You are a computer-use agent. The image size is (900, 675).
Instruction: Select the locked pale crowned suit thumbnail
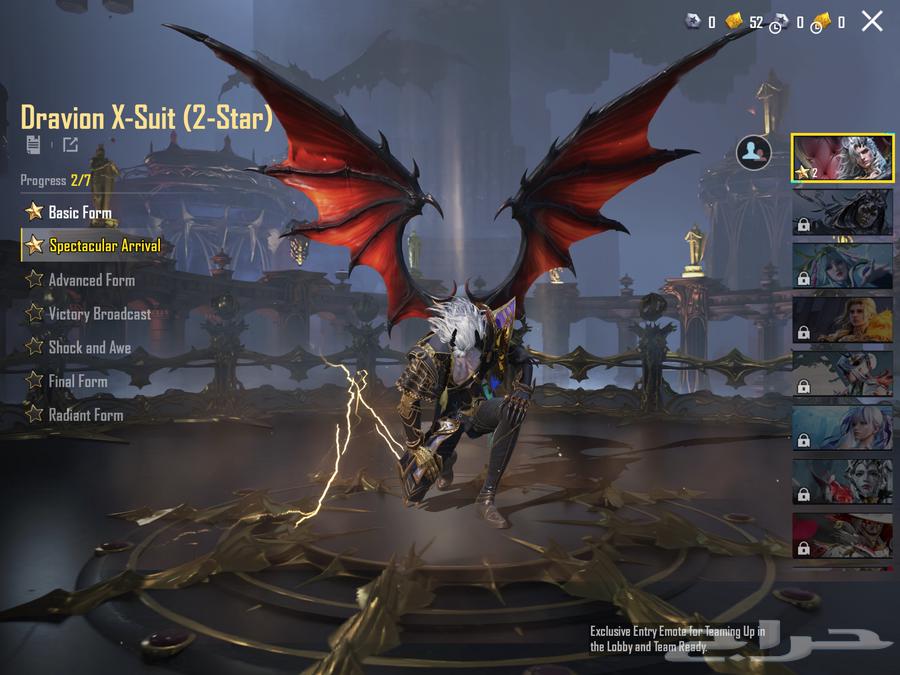842,481
